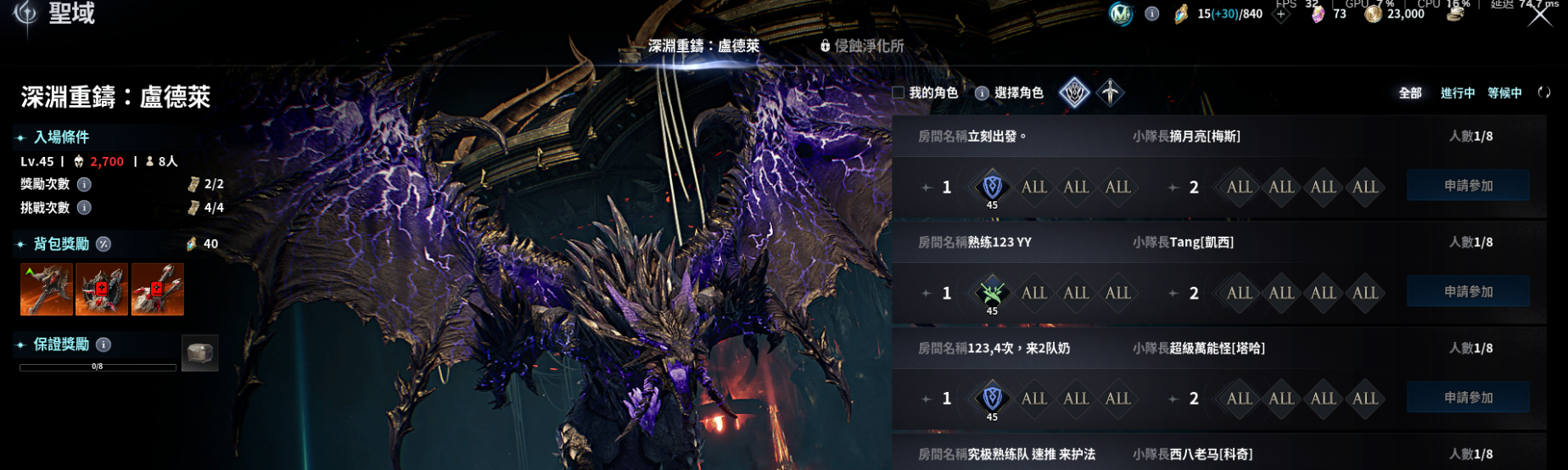Open the round M emblem icon
The image size is (1568, 470).
pos(1121,14)
